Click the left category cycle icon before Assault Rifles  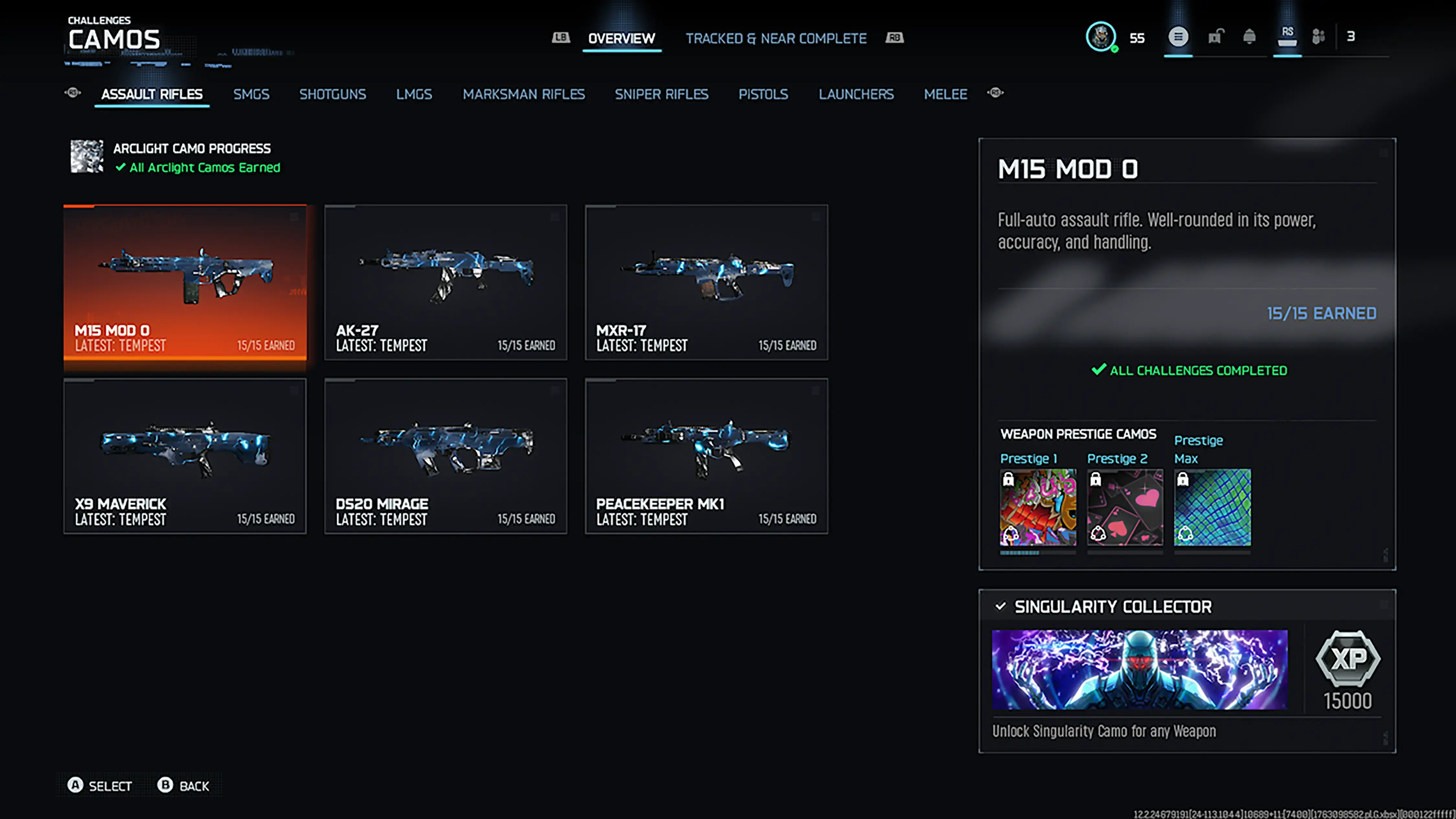click(72, 93)
